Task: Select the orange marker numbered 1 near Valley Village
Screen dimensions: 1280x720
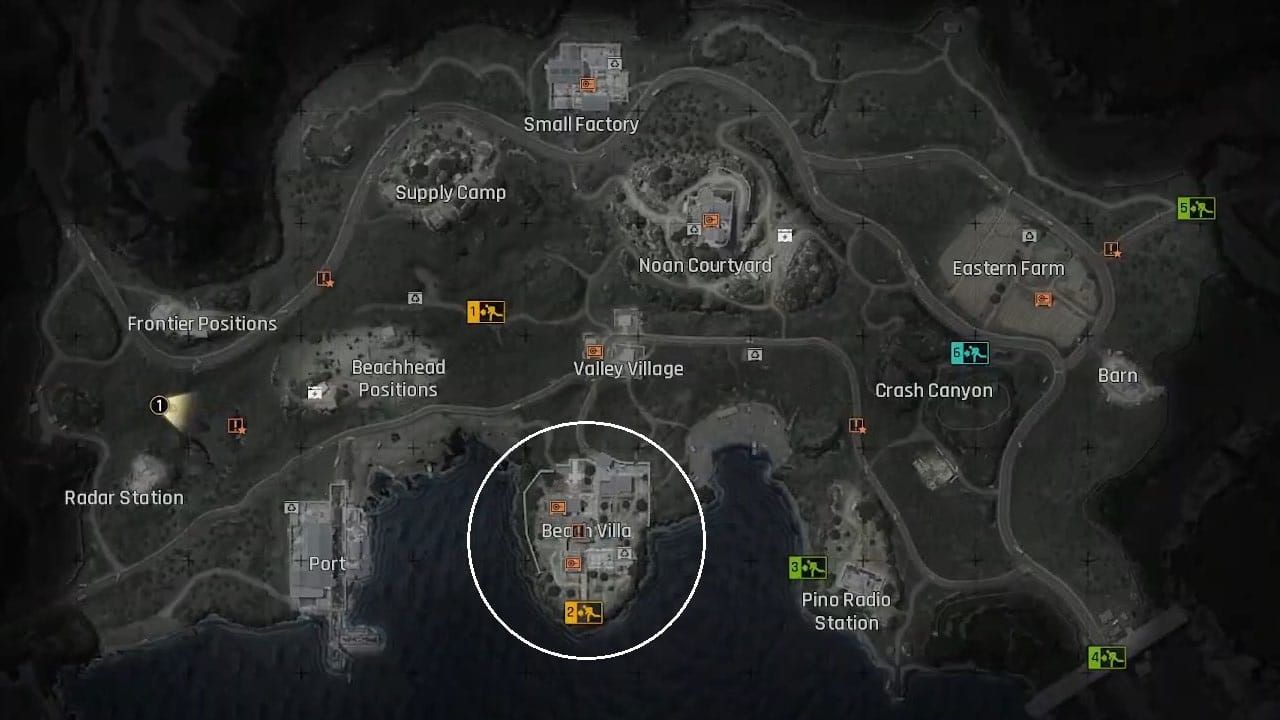Action: (487, 311)
